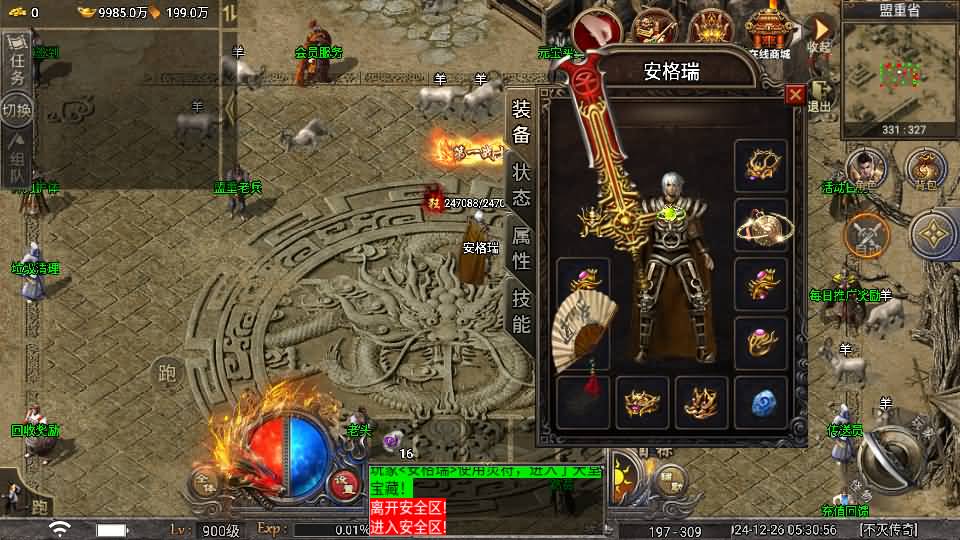
Task: Show the 技能 skills tab
Action: pyautogui.click(x=521, y=310)
